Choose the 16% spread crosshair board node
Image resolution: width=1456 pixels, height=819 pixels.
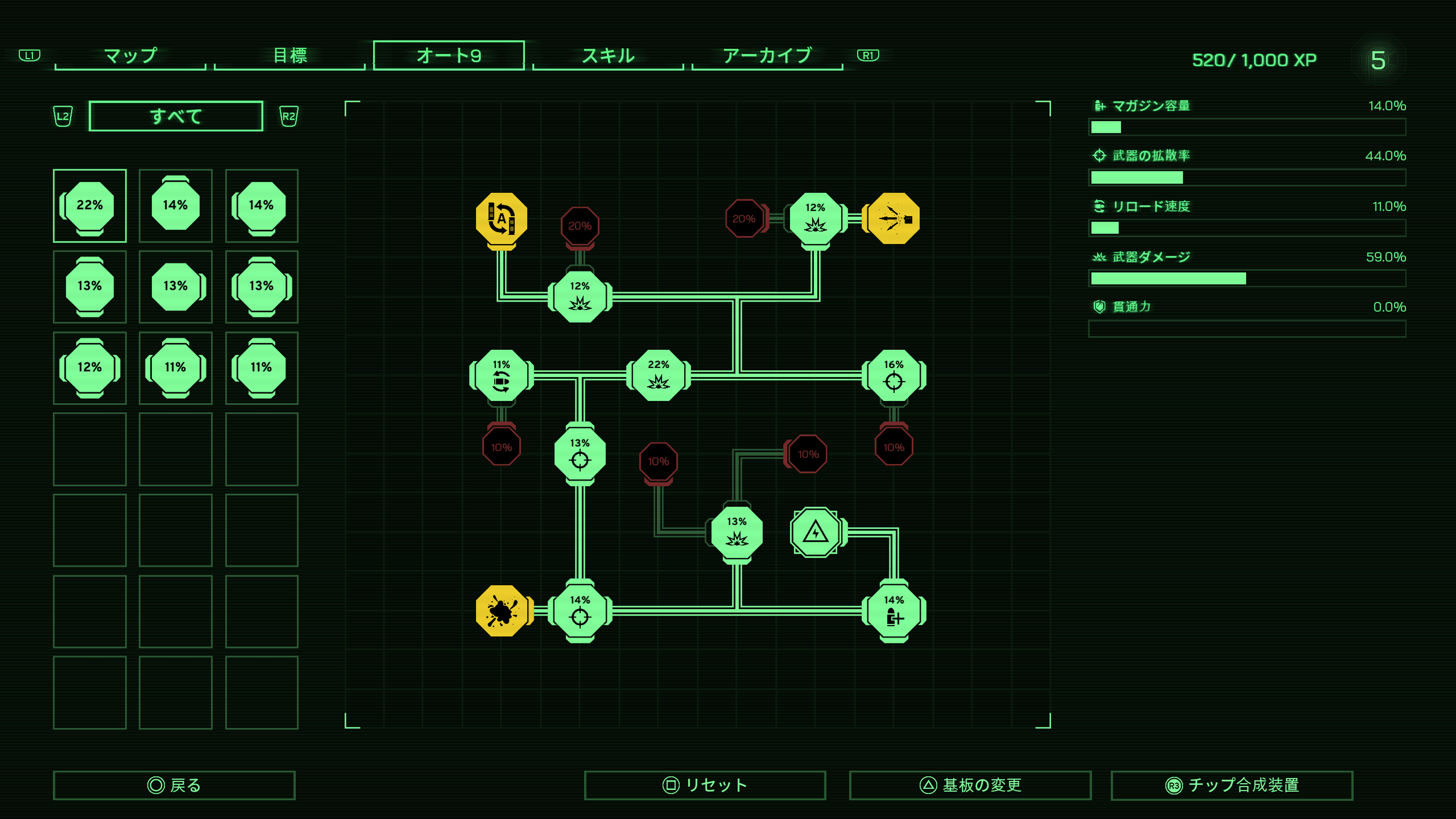(x=894, y=375)
